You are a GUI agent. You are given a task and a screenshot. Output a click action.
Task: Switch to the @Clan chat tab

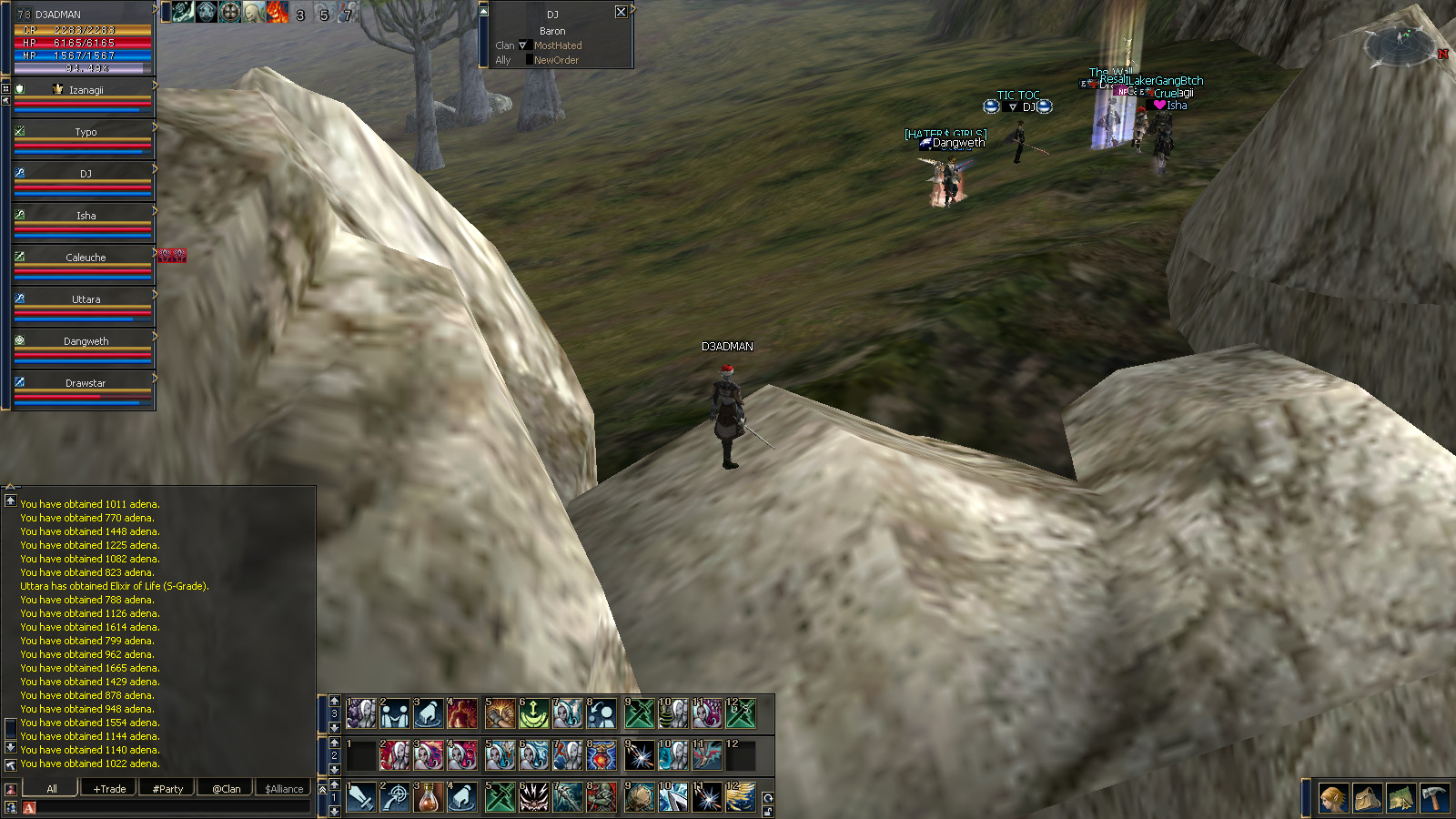point(226,789)
